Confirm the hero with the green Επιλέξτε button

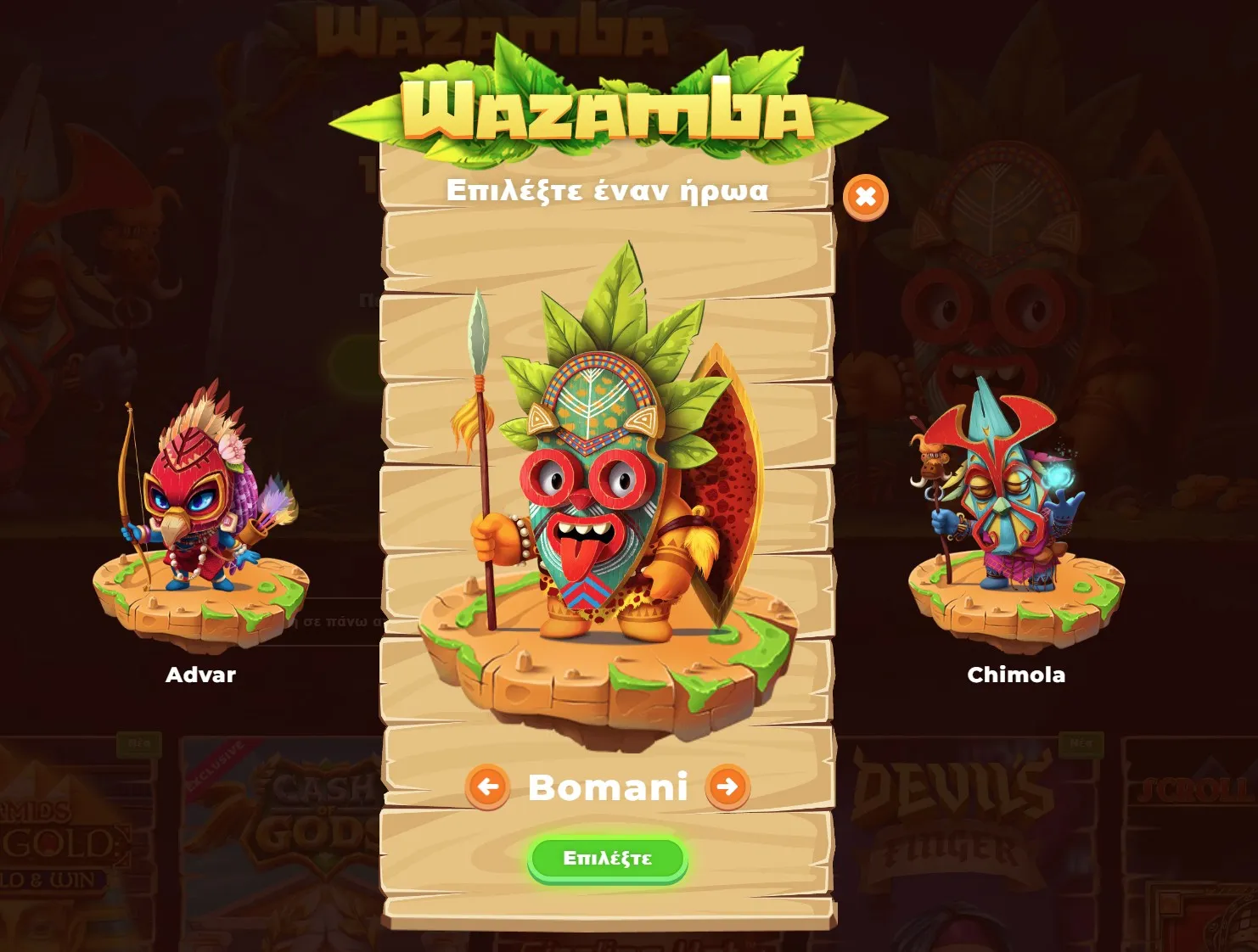(x=607, y=859)
